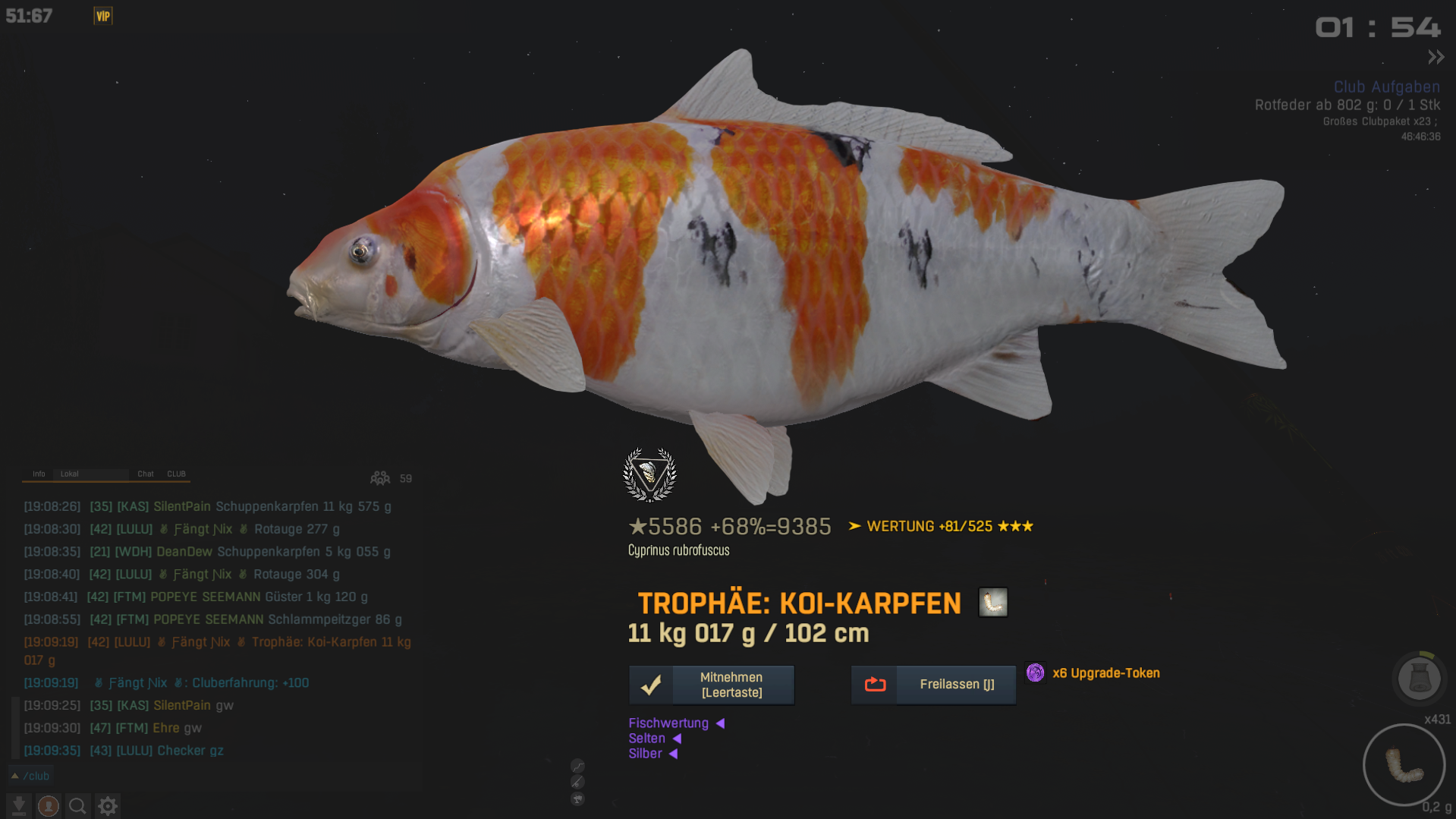The height and width of the screenshot is (819, 1456).
Task: Click the Upgrade-Token reward icon
Action: coord(1035,673)
